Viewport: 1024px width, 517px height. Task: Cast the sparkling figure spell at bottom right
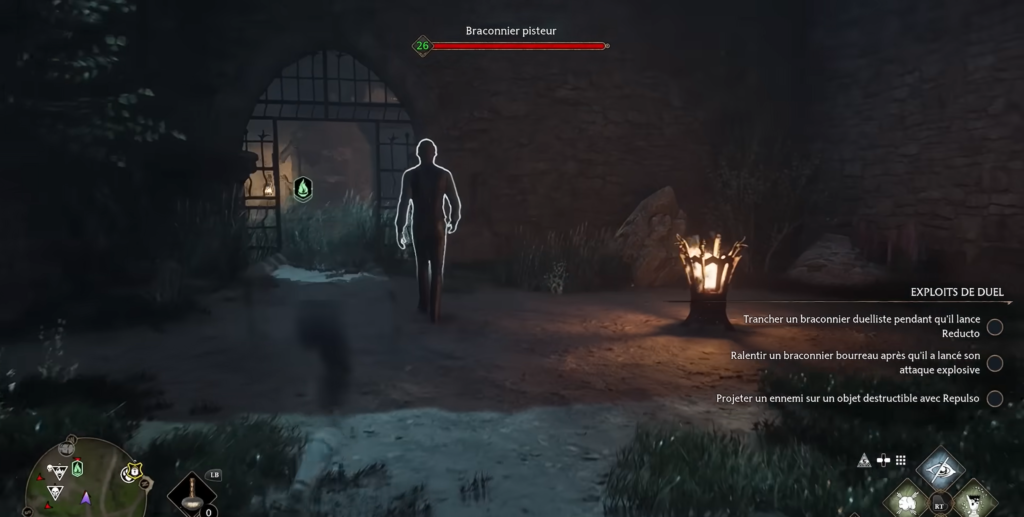pos(972,500)
